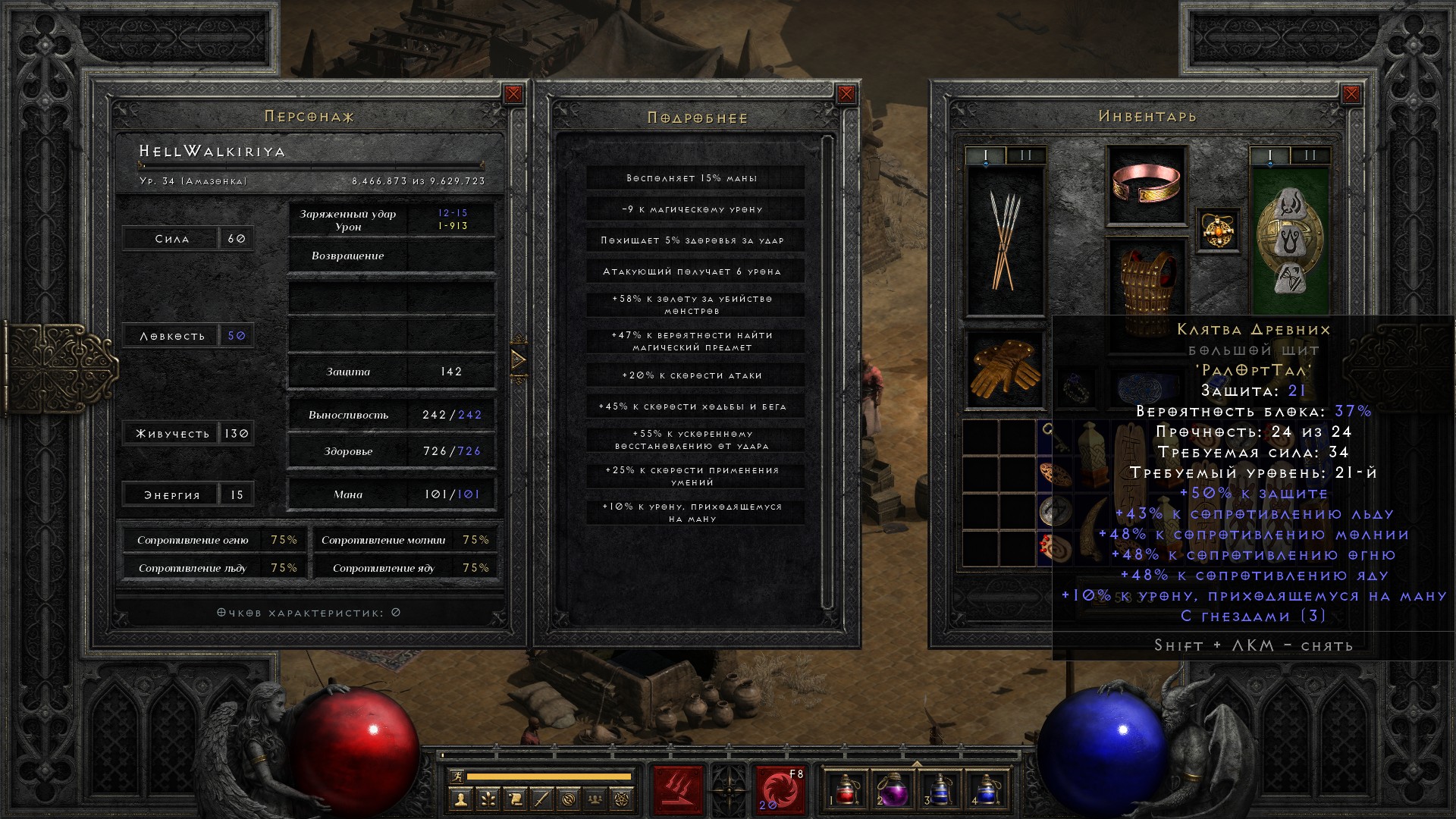Select the equipped circlet helm slot
The image size is (1456, 819).
coord(1146,185)
